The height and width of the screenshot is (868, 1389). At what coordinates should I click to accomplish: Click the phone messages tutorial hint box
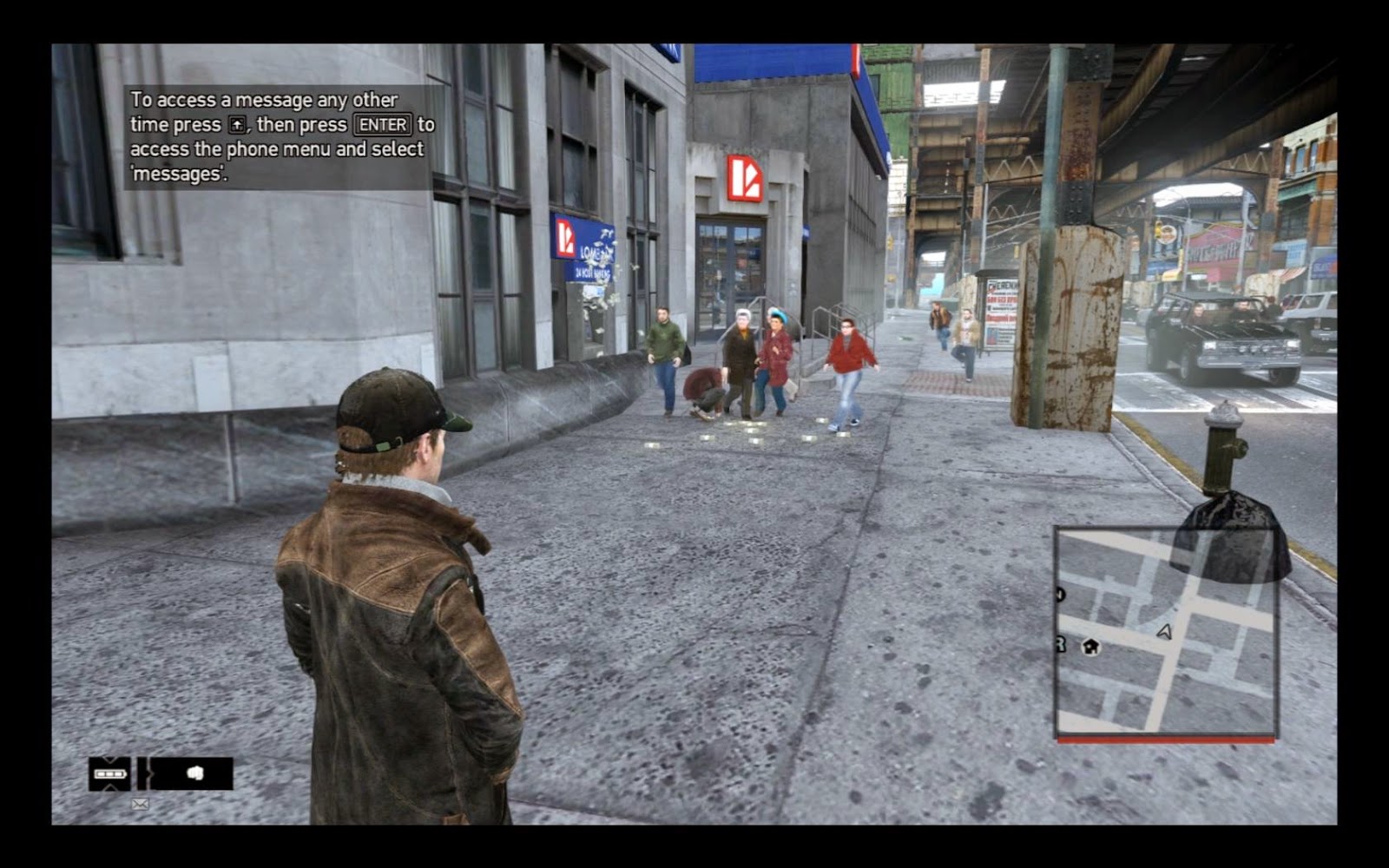coord(280,136)
